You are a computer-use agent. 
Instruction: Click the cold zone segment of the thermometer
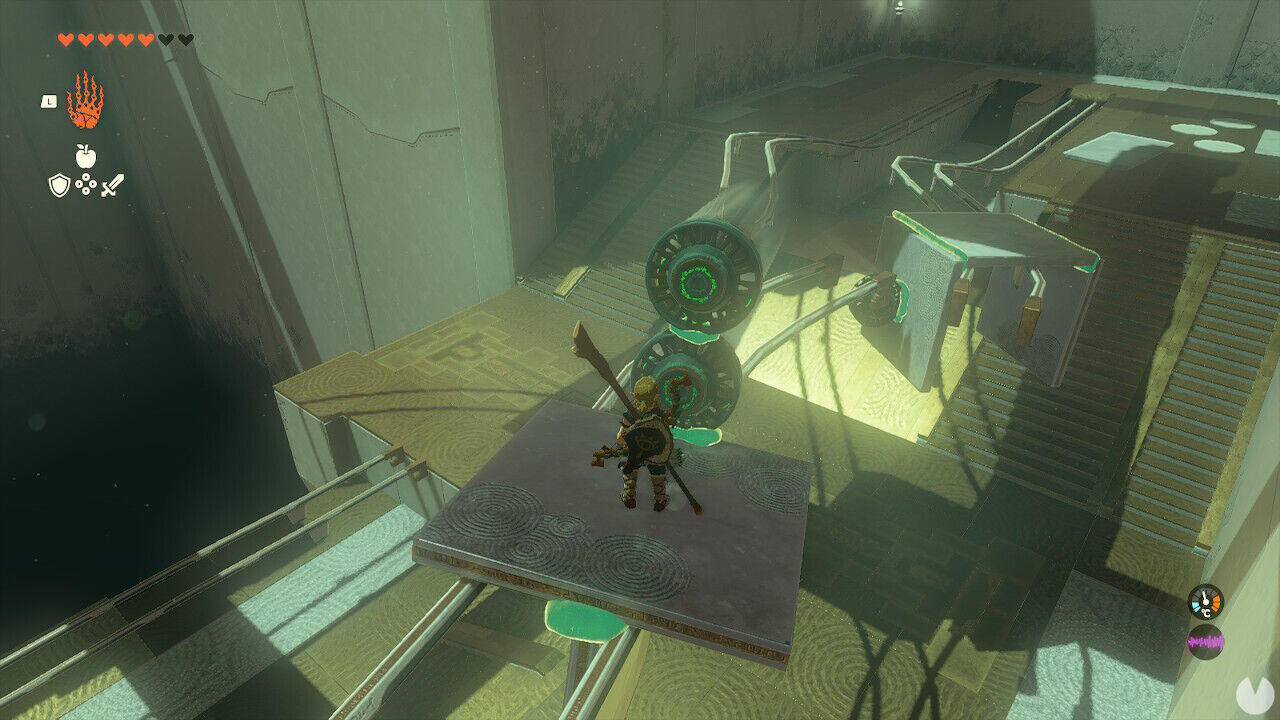tap(1196, 606)
